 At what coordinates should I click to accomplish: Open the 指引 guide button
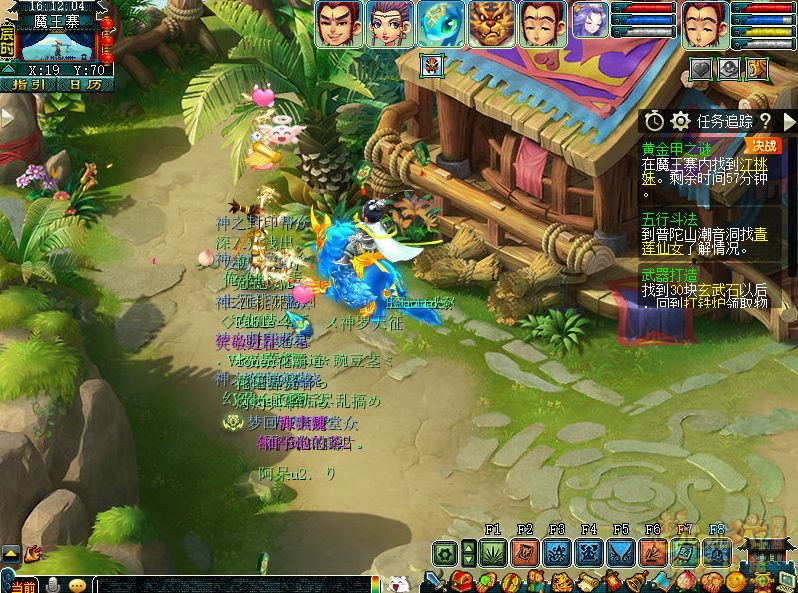coord(30,85)
